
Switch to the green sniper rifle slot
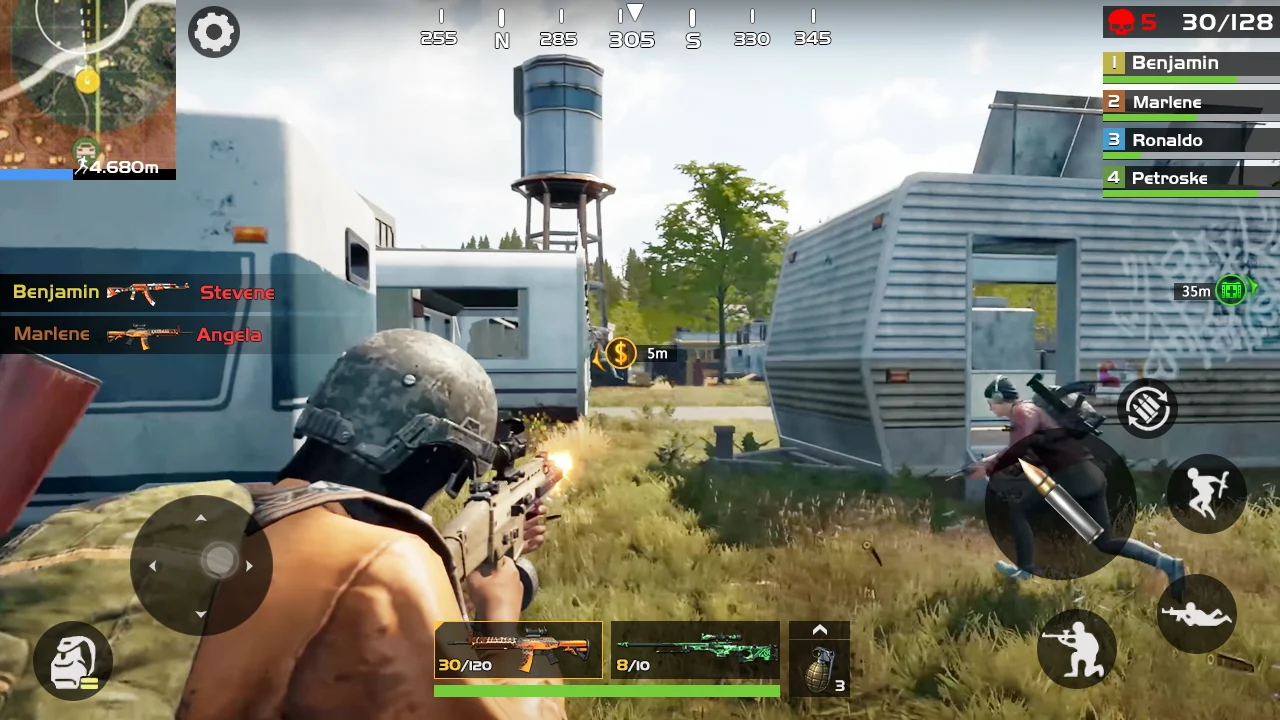pyautogui.click(x=695, y=650)
